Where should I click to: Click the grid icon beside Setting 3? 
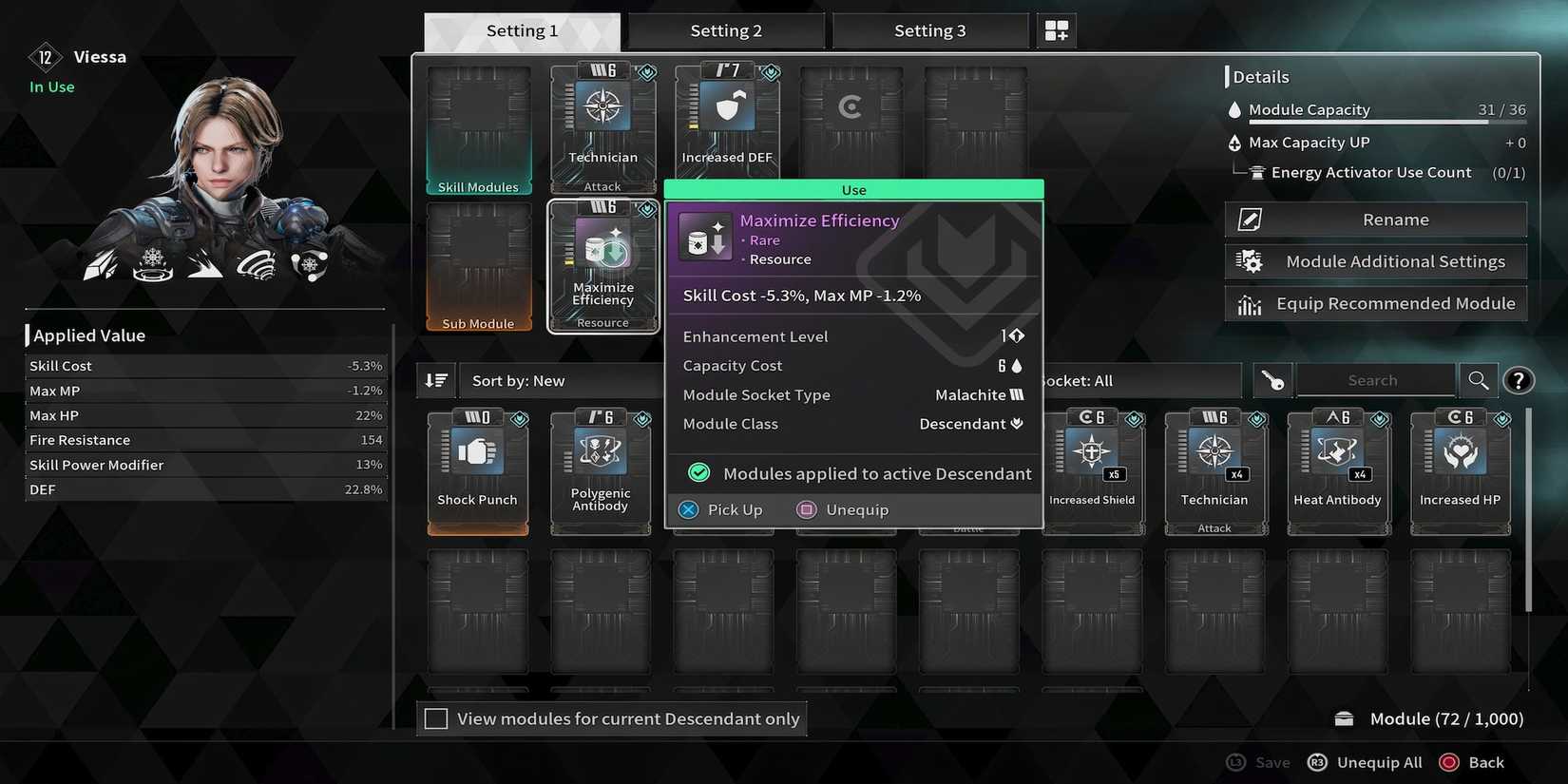(x=1056, y=29)
